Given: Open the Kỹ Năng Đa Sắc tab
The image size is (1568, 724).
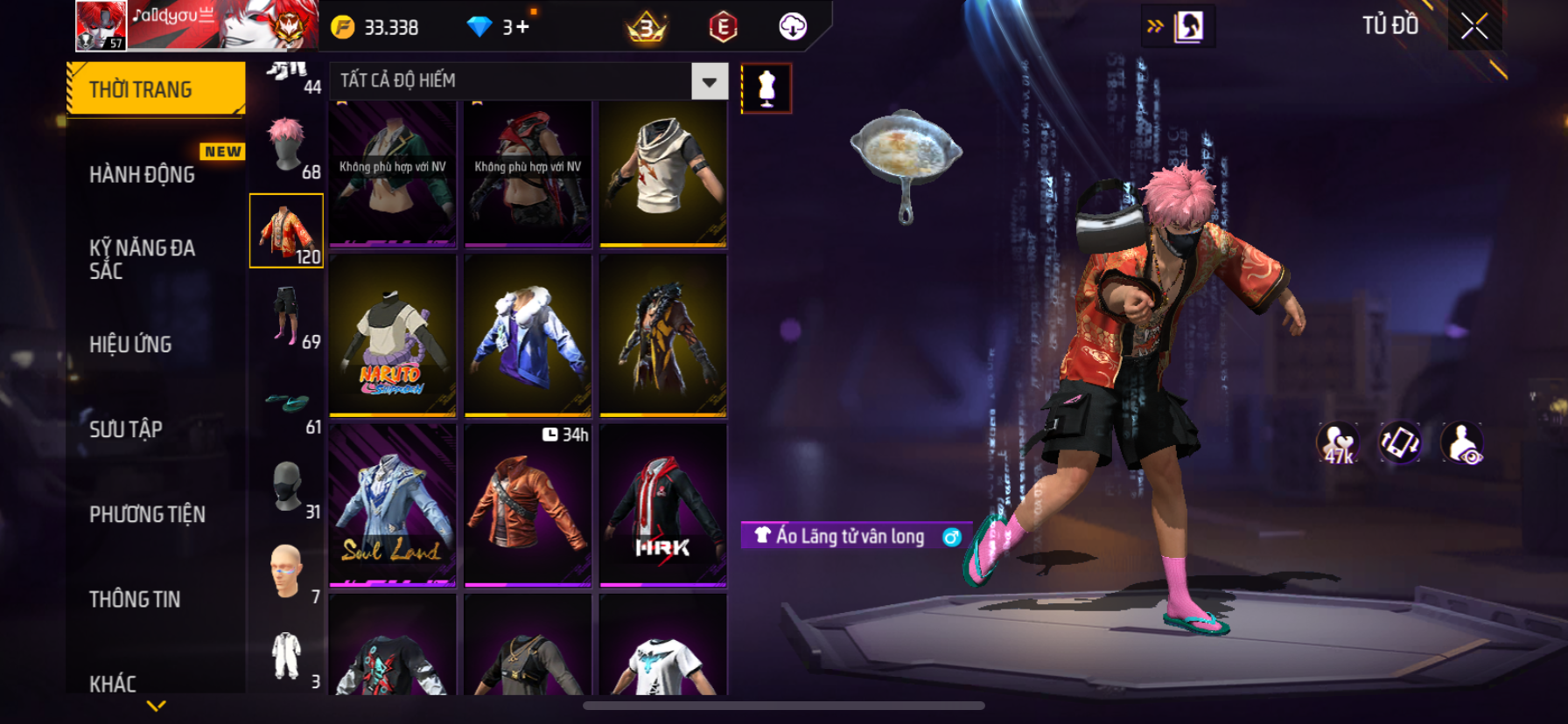Looking at the screenshot, I should (142, 259).
